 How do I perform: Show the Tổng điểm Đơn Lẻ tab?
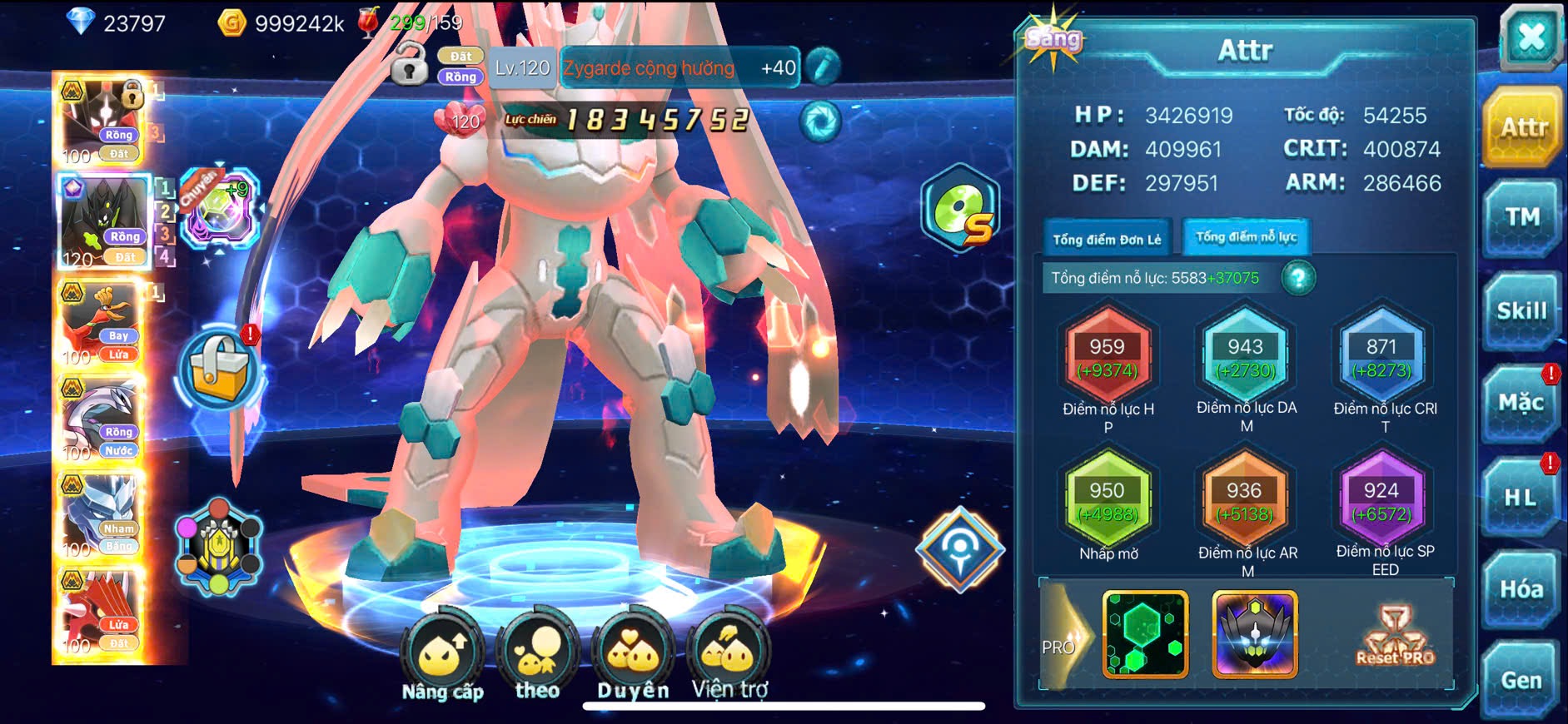point(1107,239)
